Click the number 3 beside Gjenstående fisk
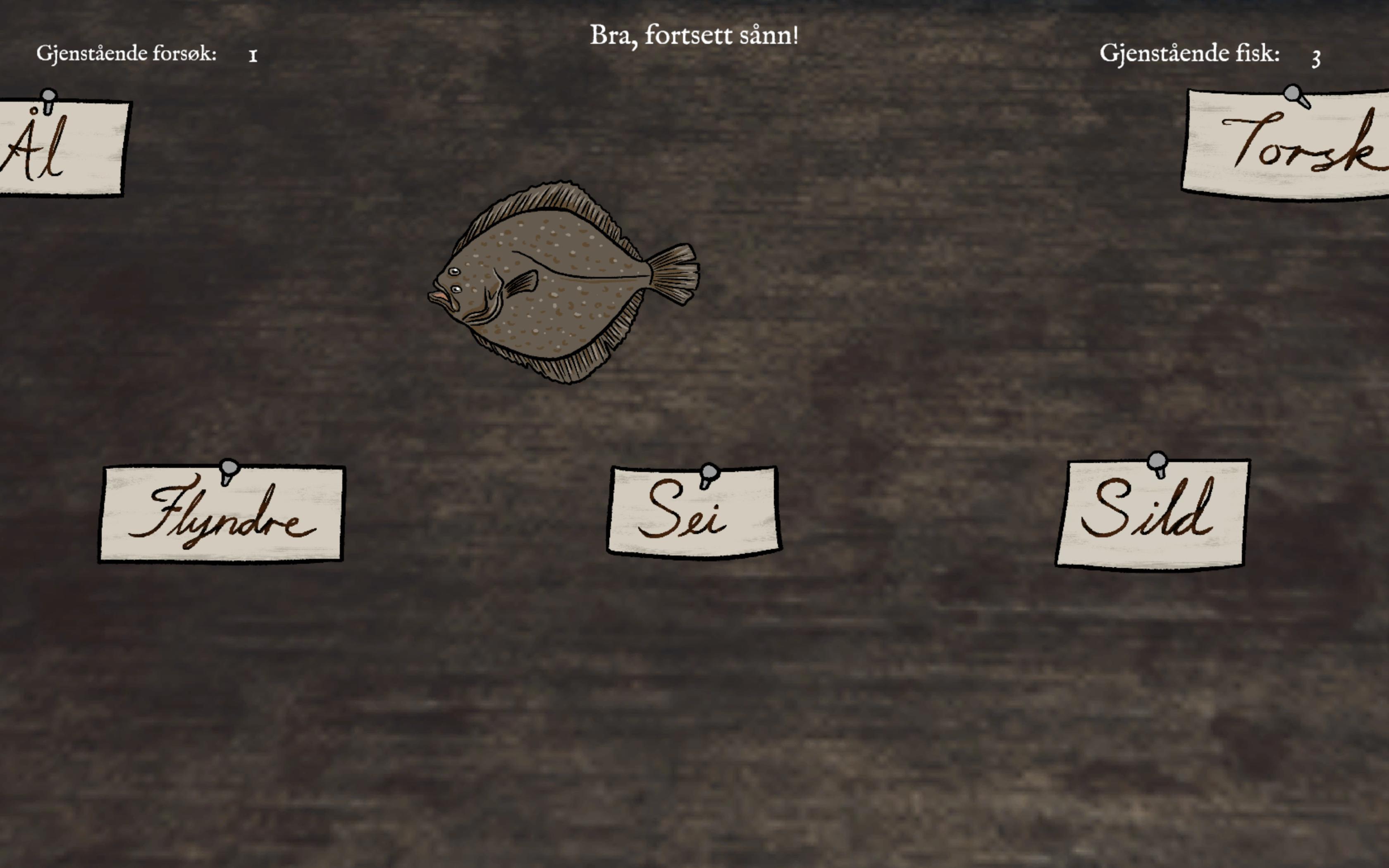The image size is (1389, 868). pyautogui.click(x=1317, y=57)
